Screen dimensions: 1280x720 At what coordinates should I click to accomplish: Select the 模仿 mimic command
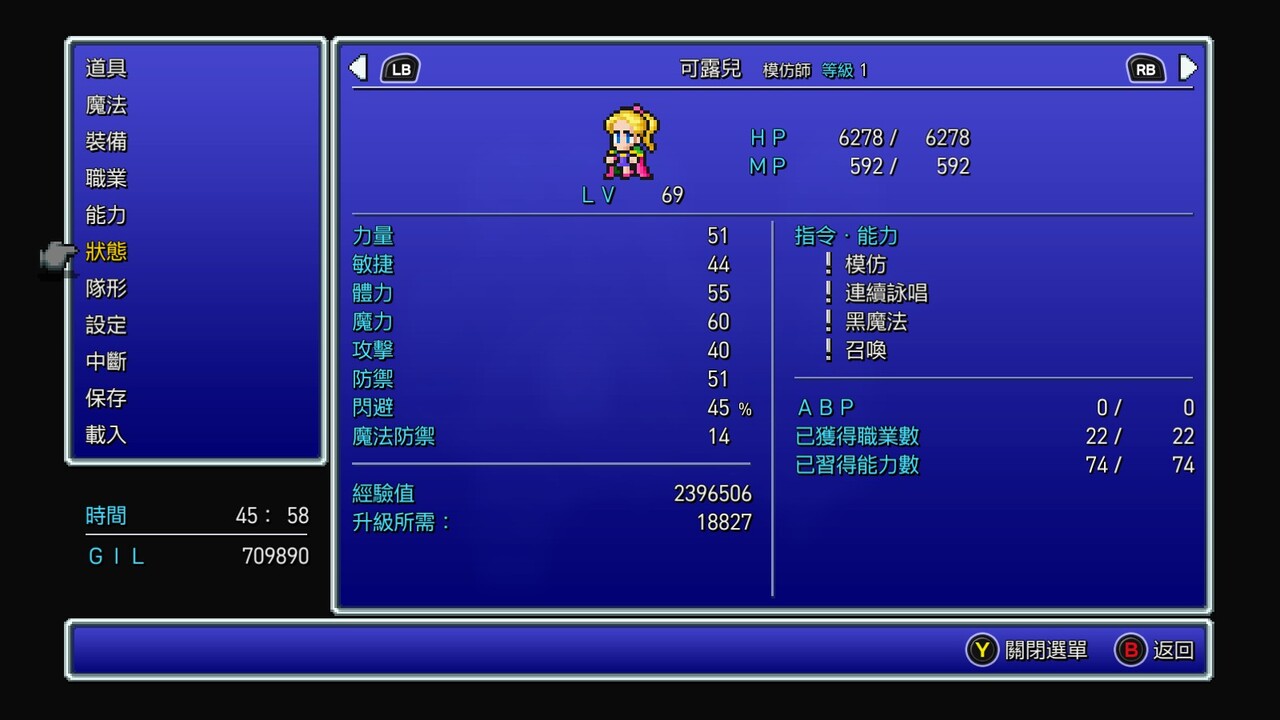pos(865,265)
